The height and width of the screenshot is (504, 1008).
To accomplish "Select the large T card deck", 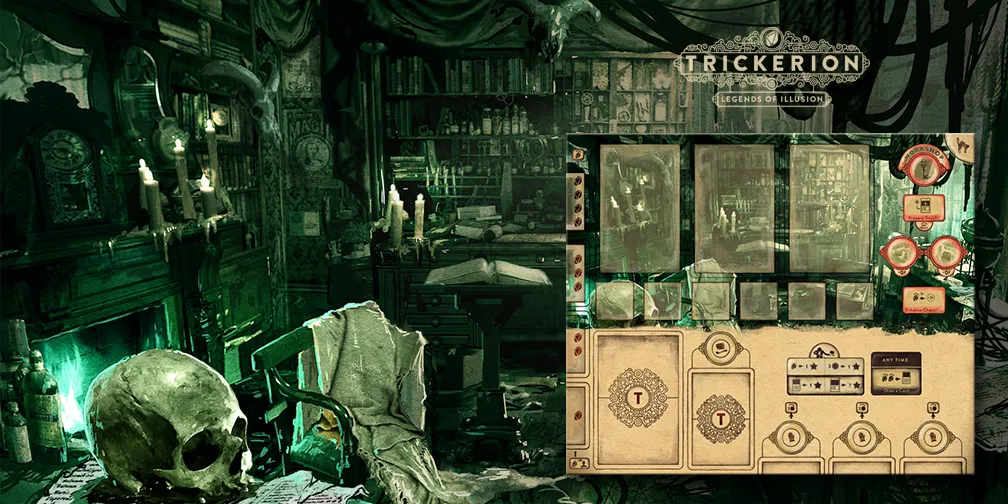I will pyautogui.click(x=636, y=399).
